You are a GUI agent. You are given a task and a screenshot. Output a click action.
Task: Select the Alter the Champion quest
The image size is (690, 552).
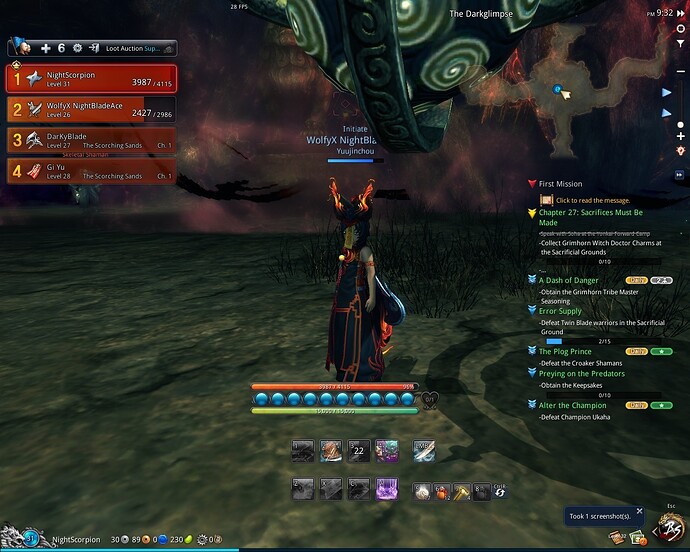click(572, 405)
